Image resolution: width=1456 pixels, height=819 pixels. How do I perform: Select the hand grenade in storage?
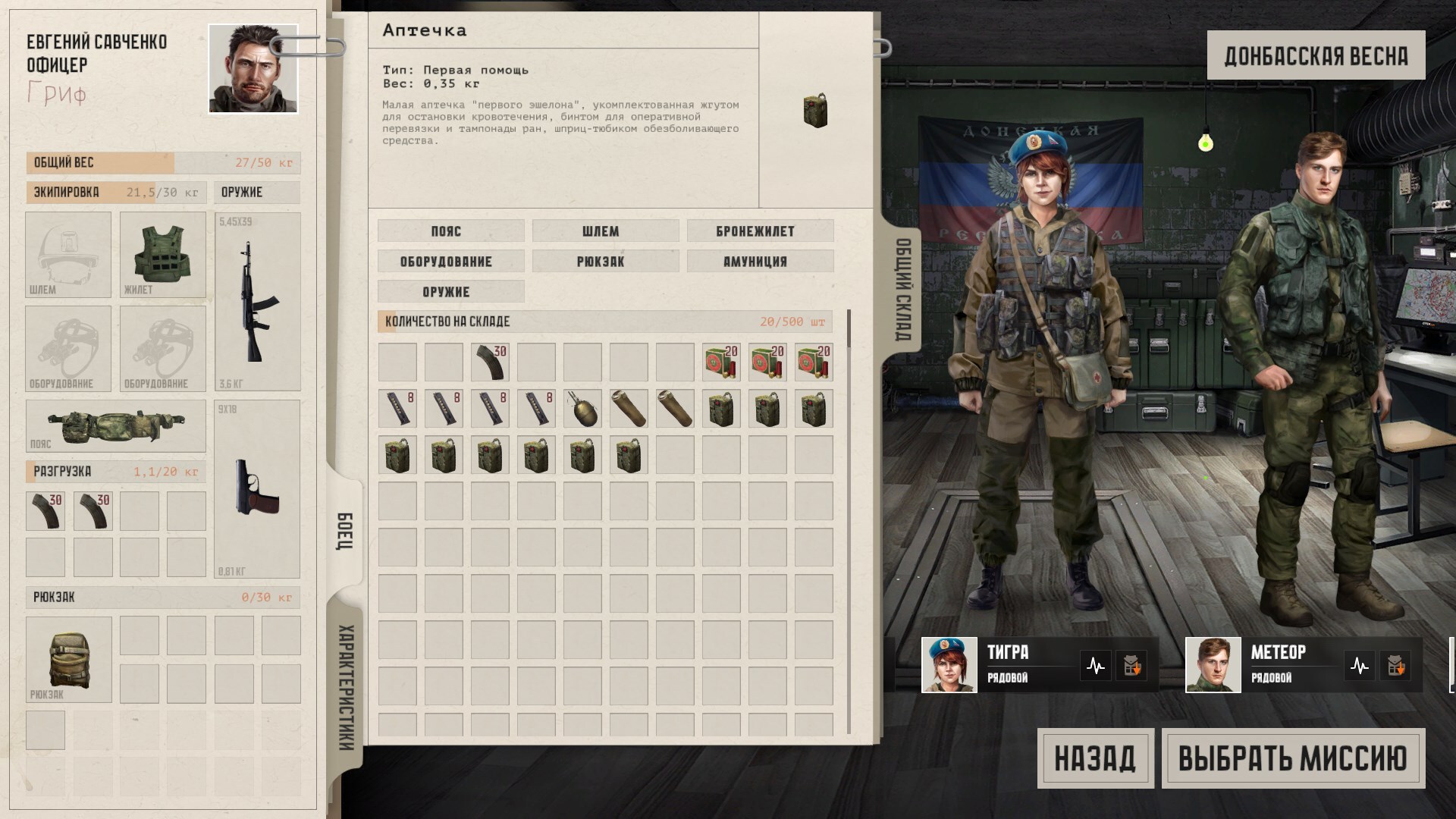tap(582, 409)
